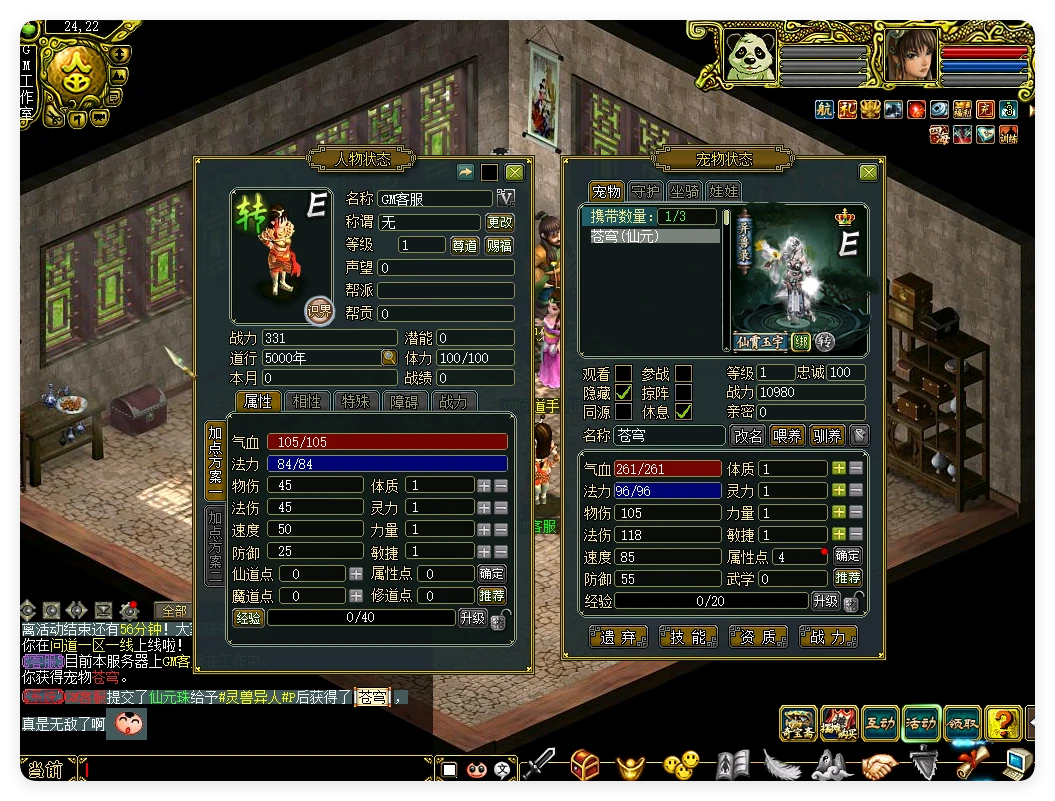Open the 坐骑 mount tab
1055x801 pixels.
click(x=685, y=191)
